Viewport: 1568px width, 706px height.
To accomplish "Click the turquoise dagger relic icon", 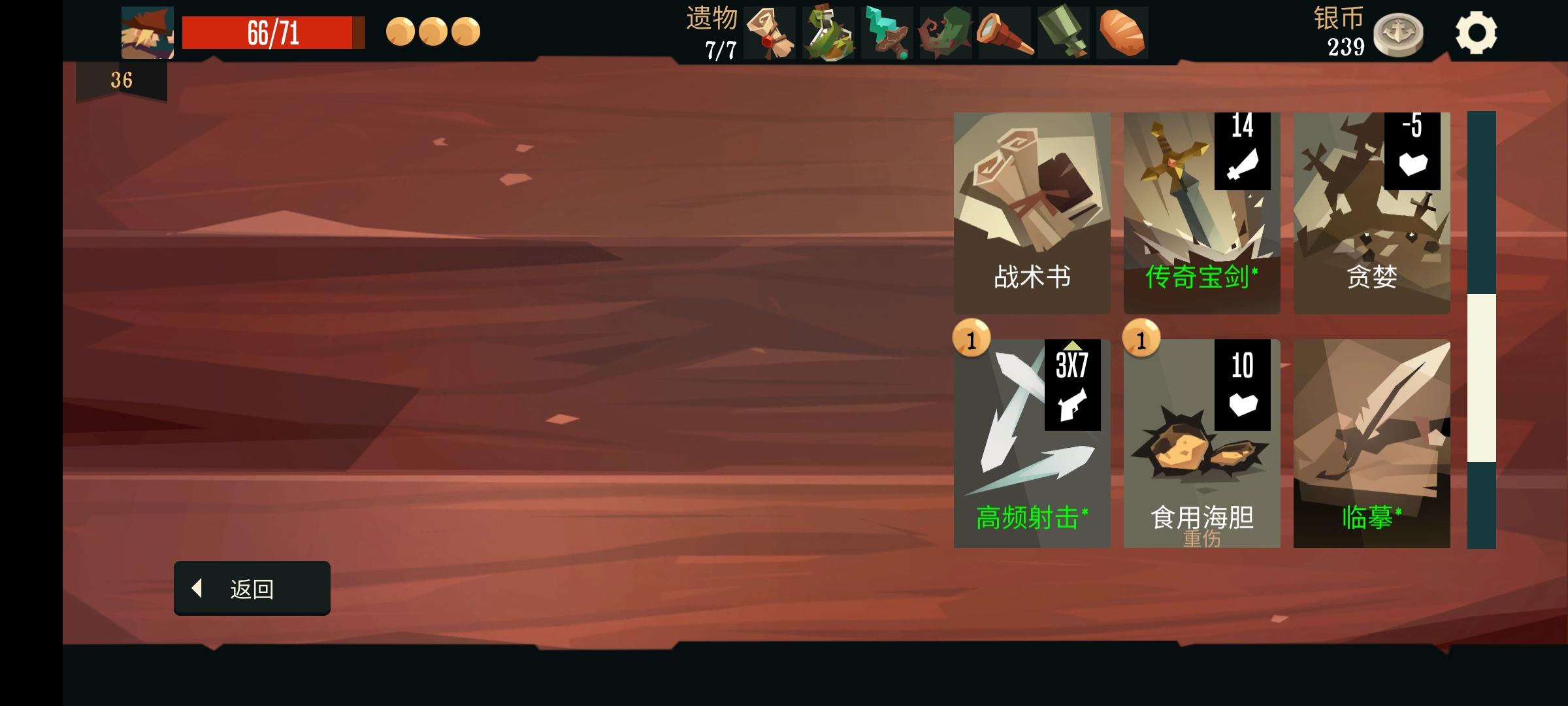I will point(887,33).
